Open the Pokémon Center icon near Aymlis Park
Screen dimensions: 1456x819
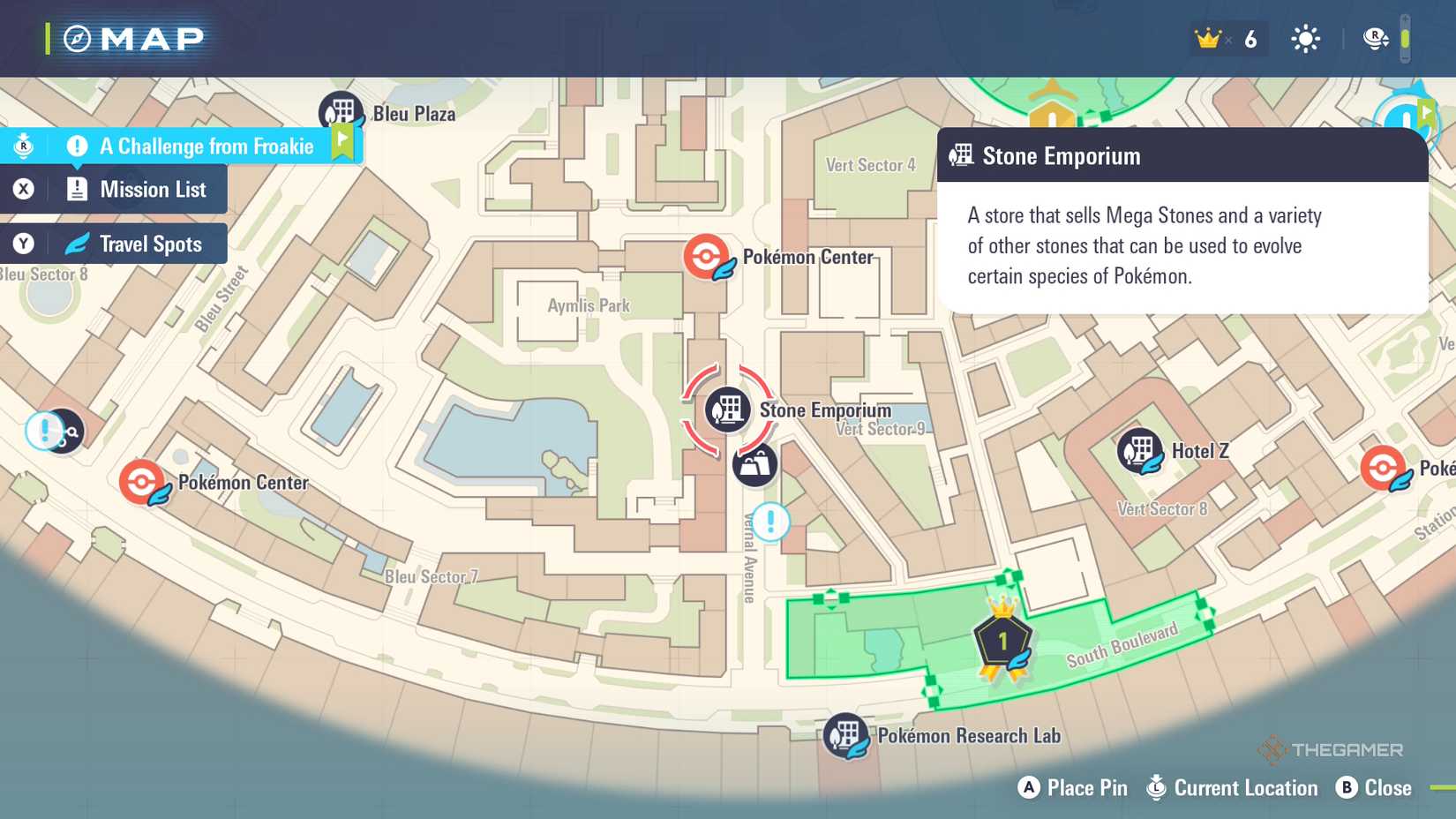pos(707,258)
